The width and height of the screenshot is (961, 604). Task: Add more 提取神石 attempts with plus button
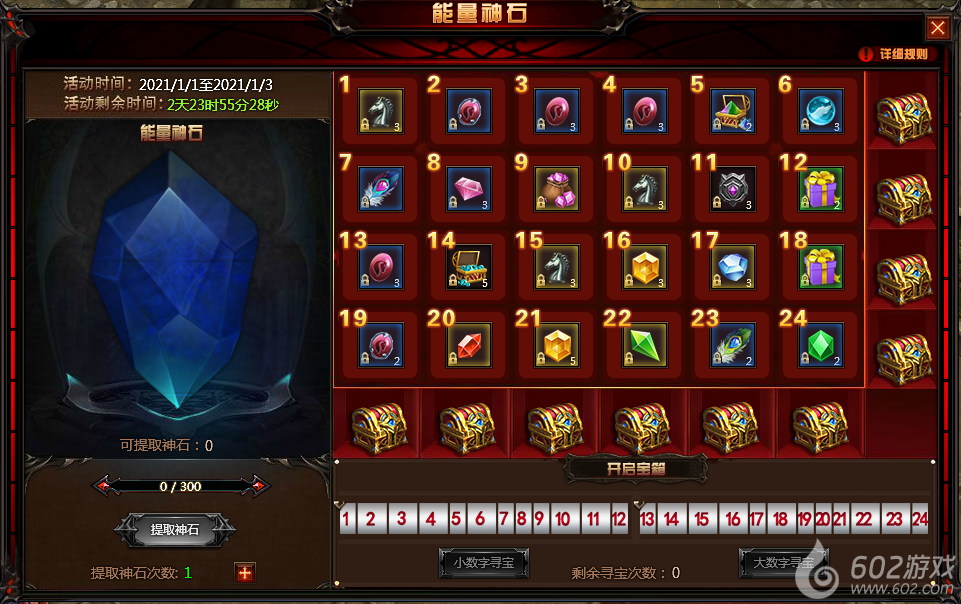(245, 572)
